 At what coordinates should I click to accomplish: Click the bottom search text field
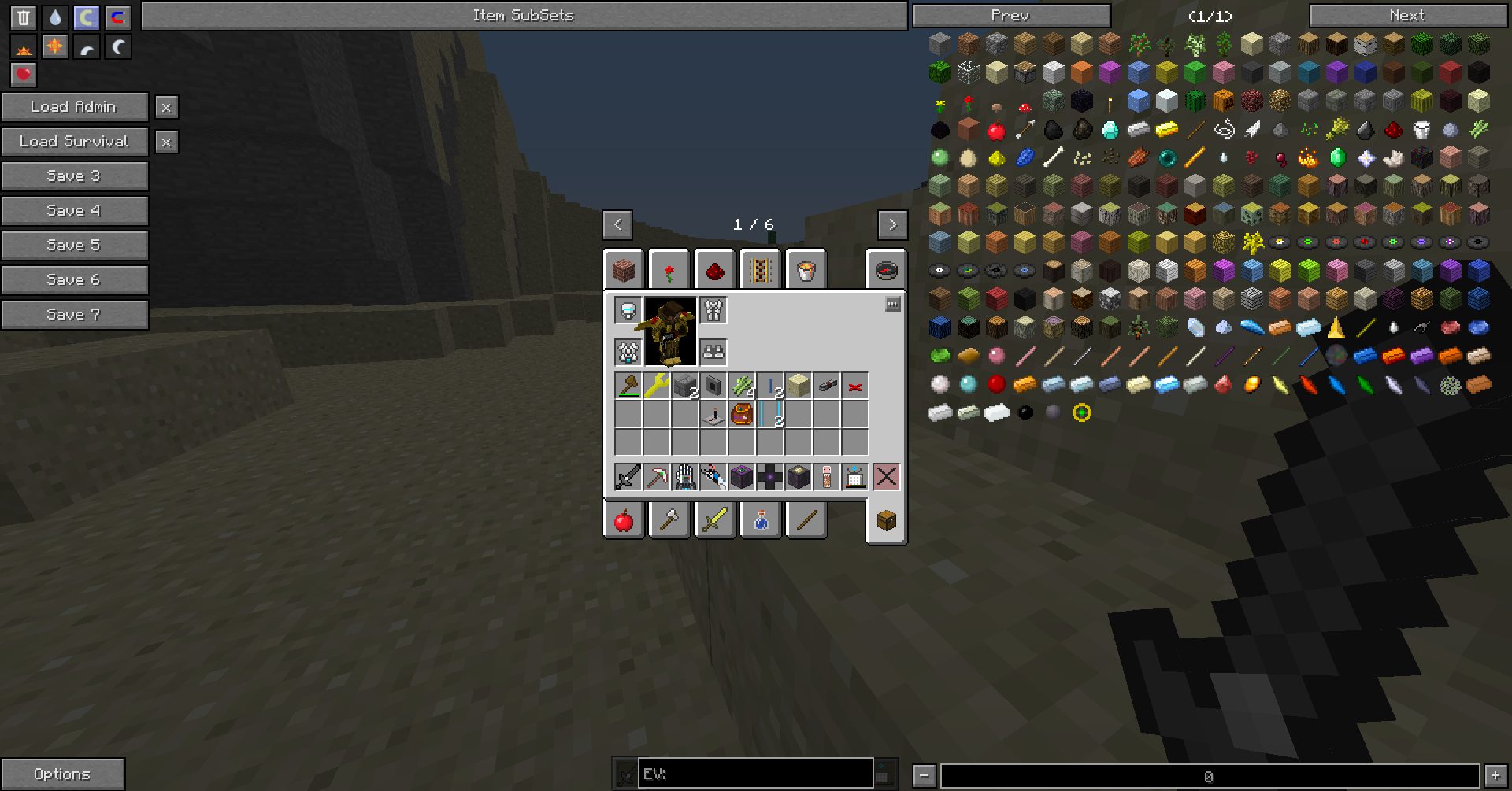(x=1209, y=776)
